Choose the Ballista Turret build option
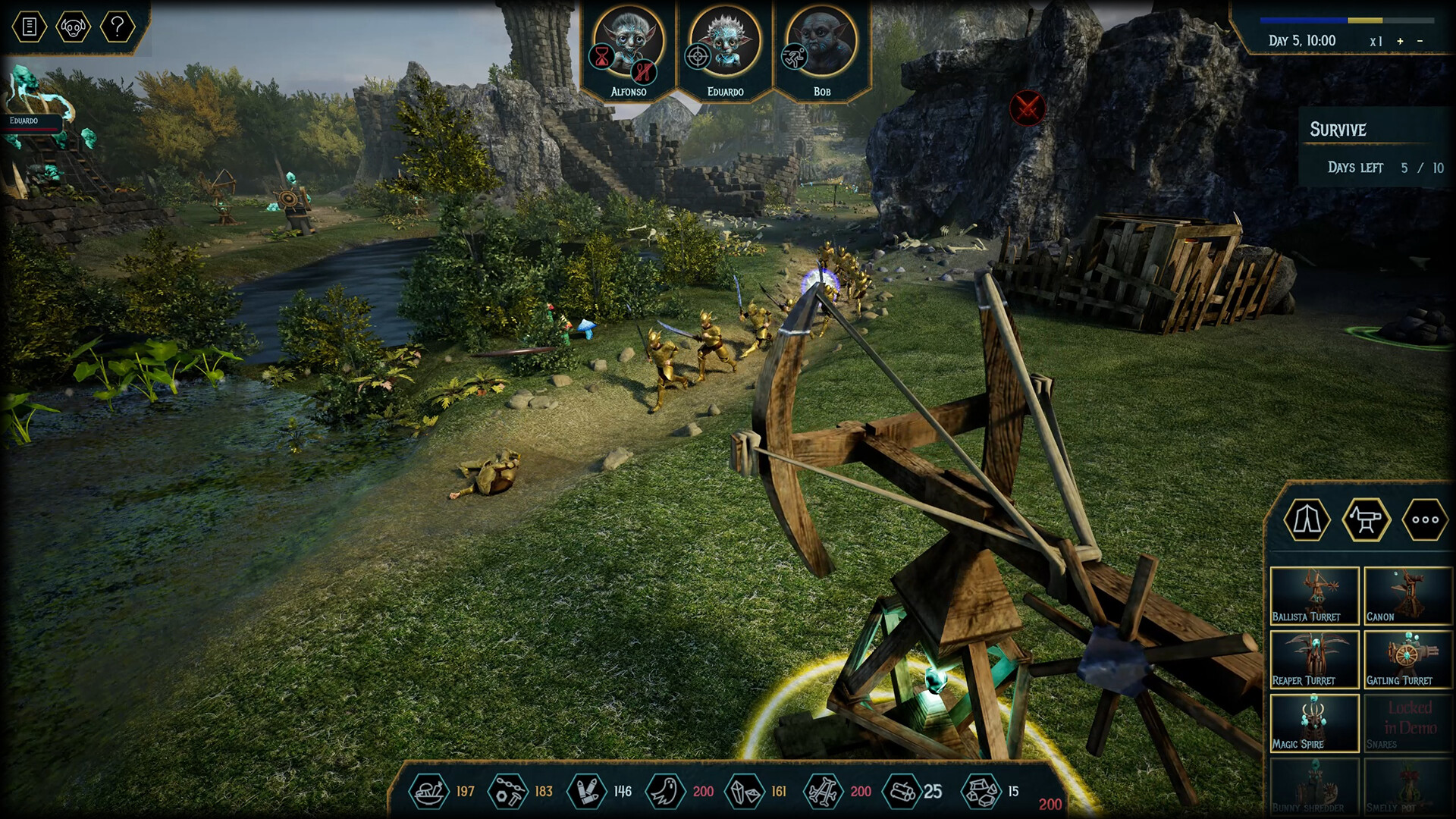Image resolution: width=1456 pixels, height=819 pixels. tap(1314, 596)
